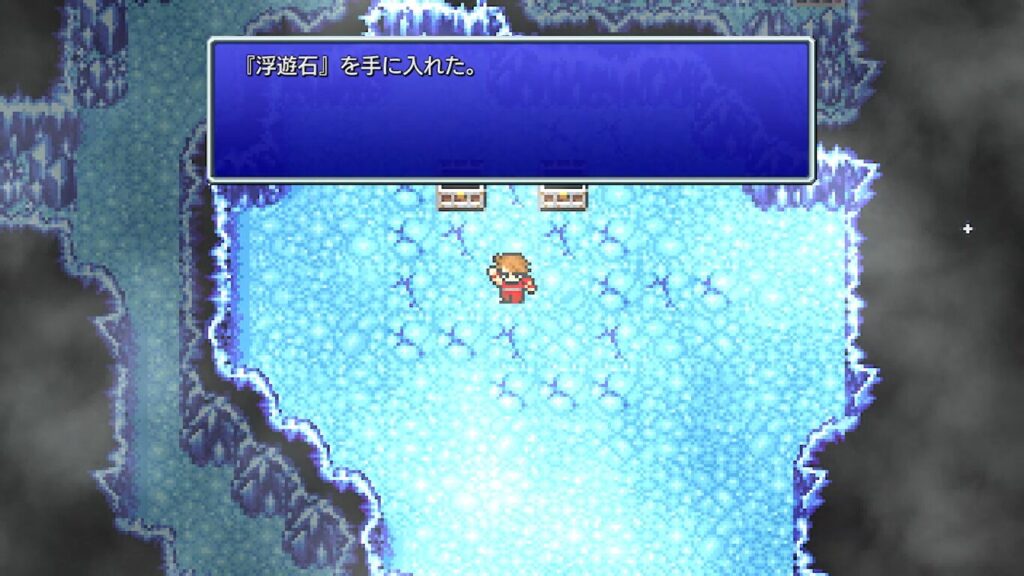The width and height of the screenshot is (1024, 576).
Task: Dismiss the 浮遊石 obtained message box
Action: click(x=510, y=110)
